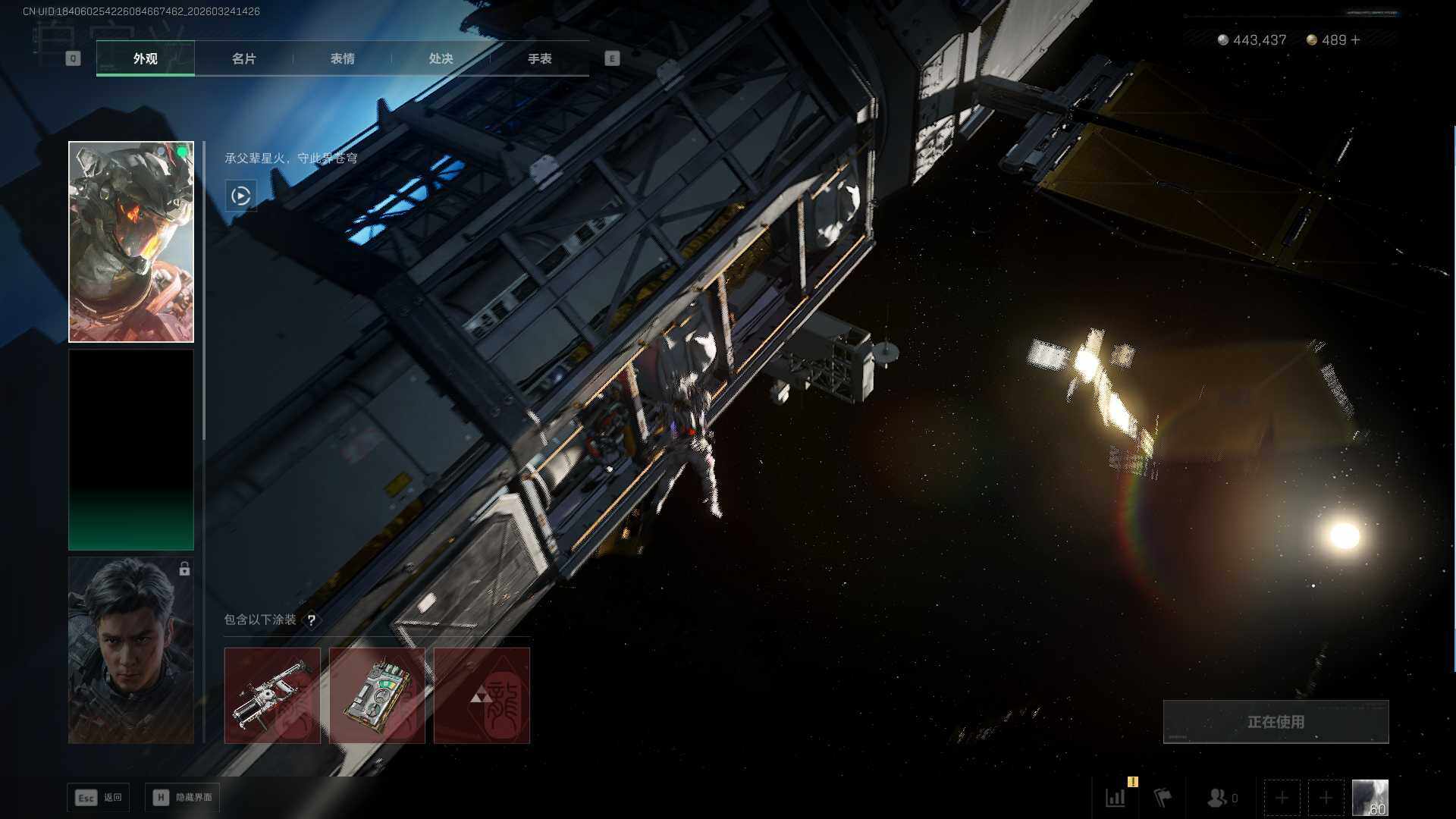The image size is (1456, 819).
Task: View the included armored case skin tile
Action: coord(377,695)
